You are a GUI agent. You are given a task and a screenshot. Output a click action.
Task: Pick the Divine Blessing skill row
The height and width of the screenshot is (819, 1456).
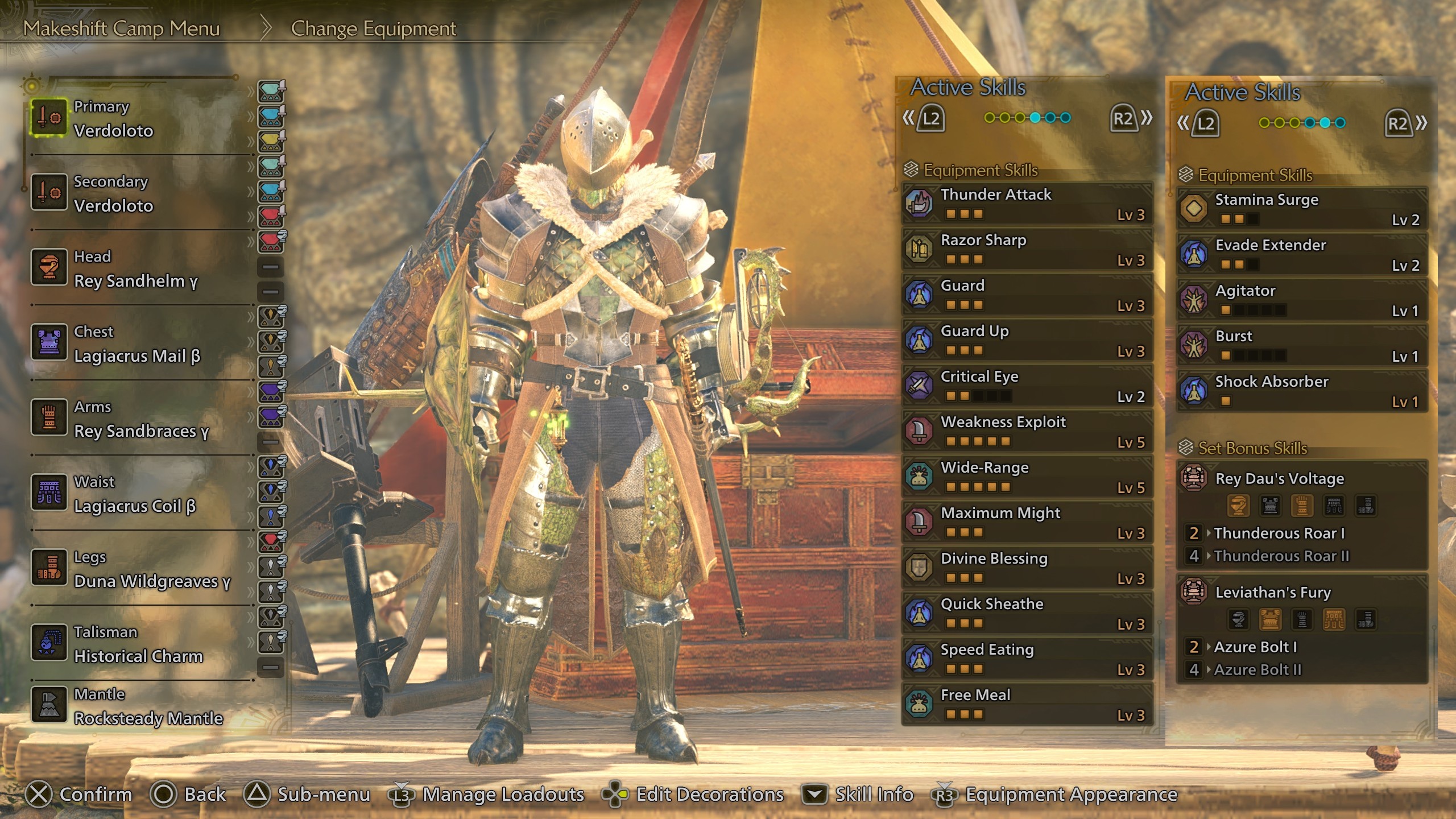[1027, 568]
